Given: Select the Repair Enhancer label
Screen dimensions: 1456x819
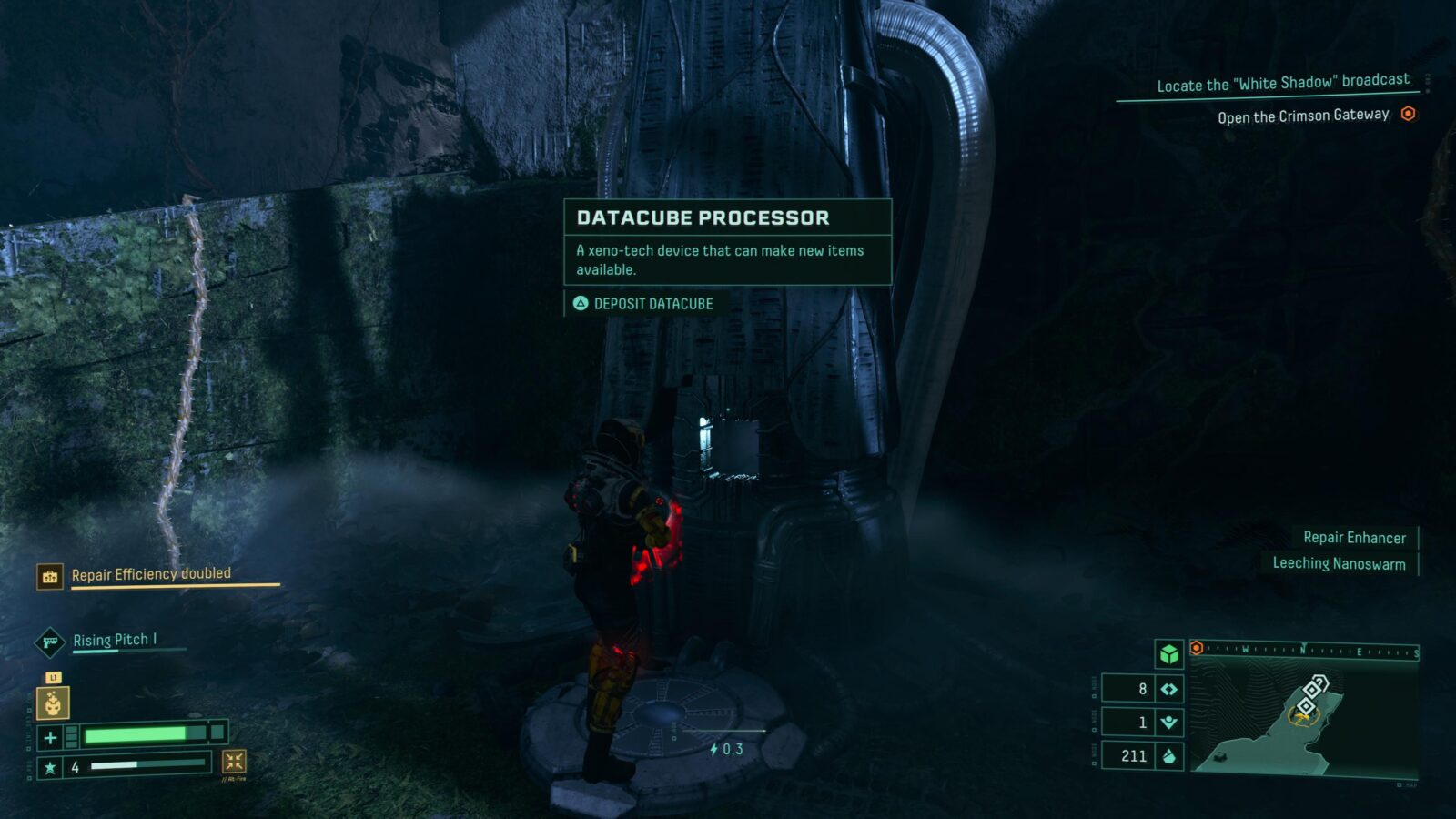Looking at the screenshot, I should [x=1355, y=538].
